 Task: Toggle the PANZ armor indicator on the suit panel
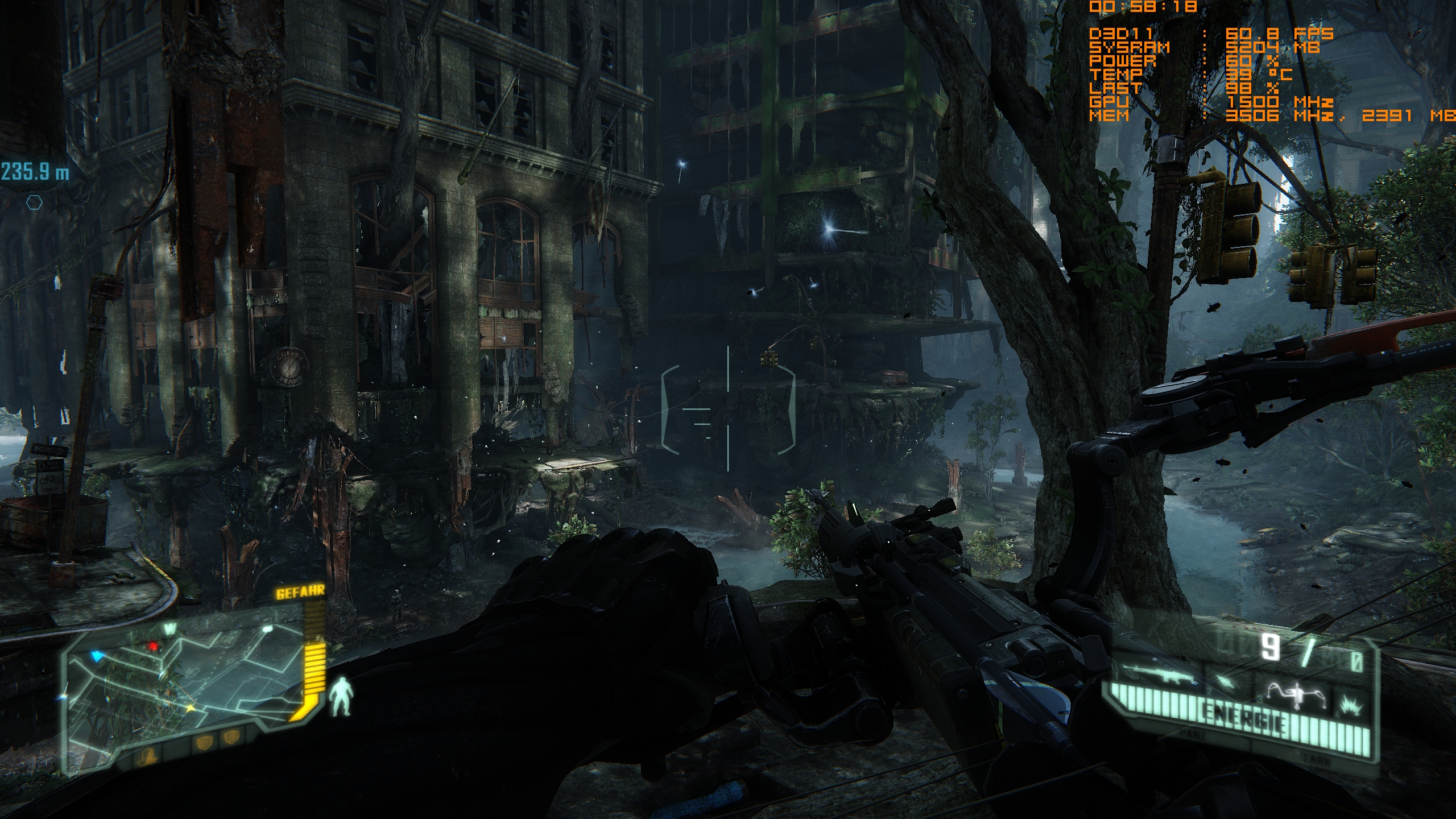pos(1192,735)
